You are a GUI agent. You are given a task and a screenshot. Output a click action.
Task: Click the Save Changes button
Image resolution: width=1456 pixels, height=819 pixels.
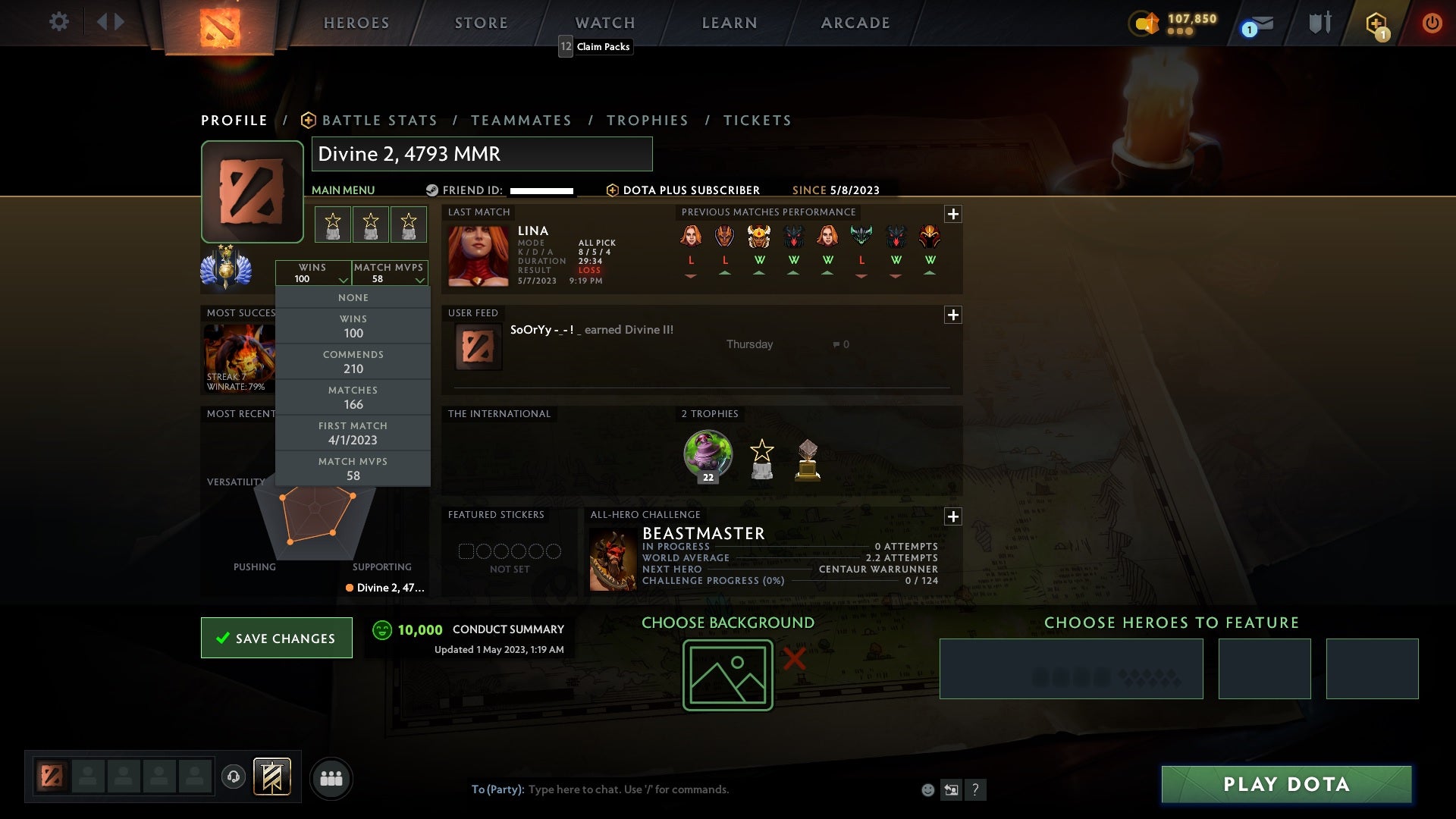(x=276, y=638)
